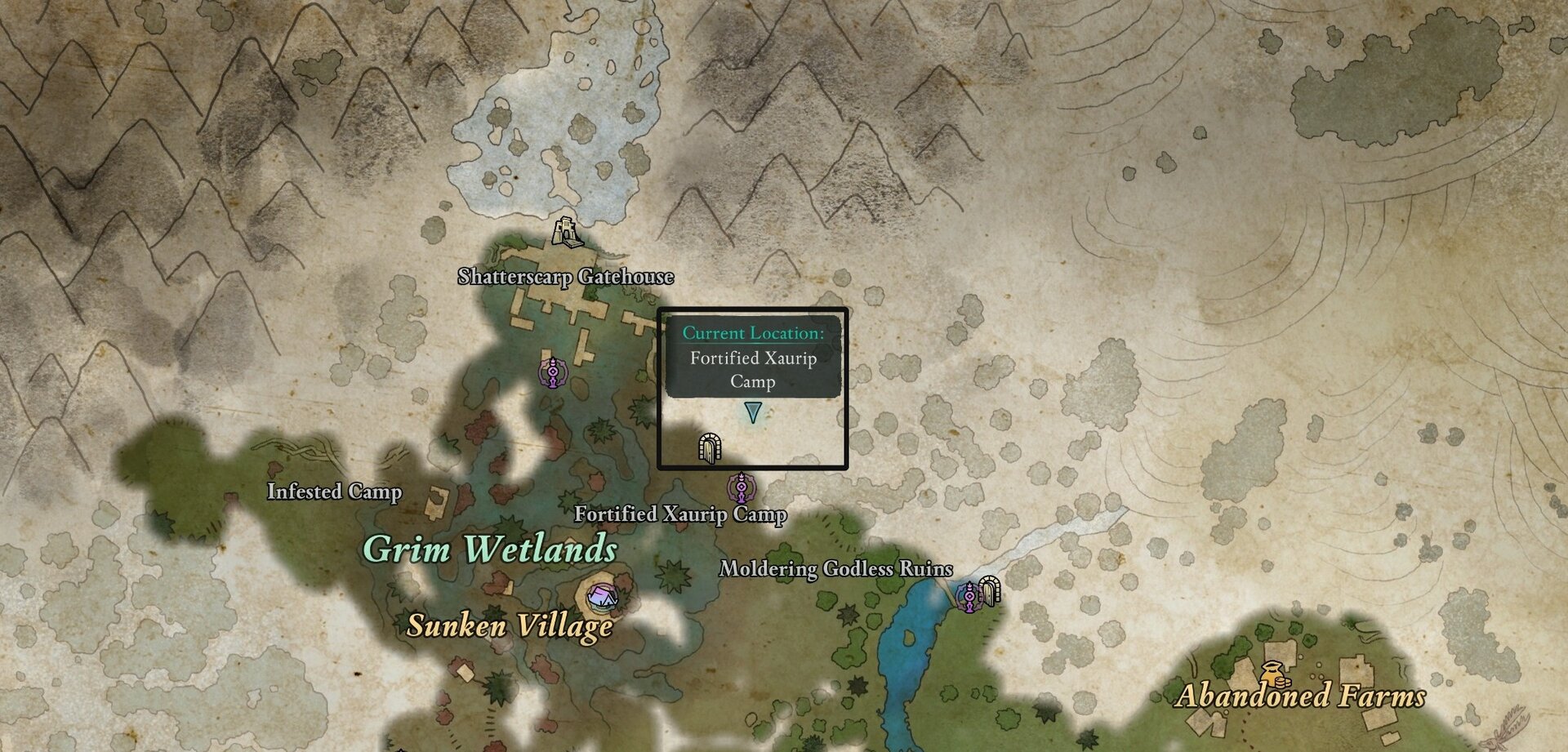Image resolution: width=1568 pixels, height=752 pixels.
Task: Click the Shatterscarp Gatehouse text label
Action: tap(565, 276)
